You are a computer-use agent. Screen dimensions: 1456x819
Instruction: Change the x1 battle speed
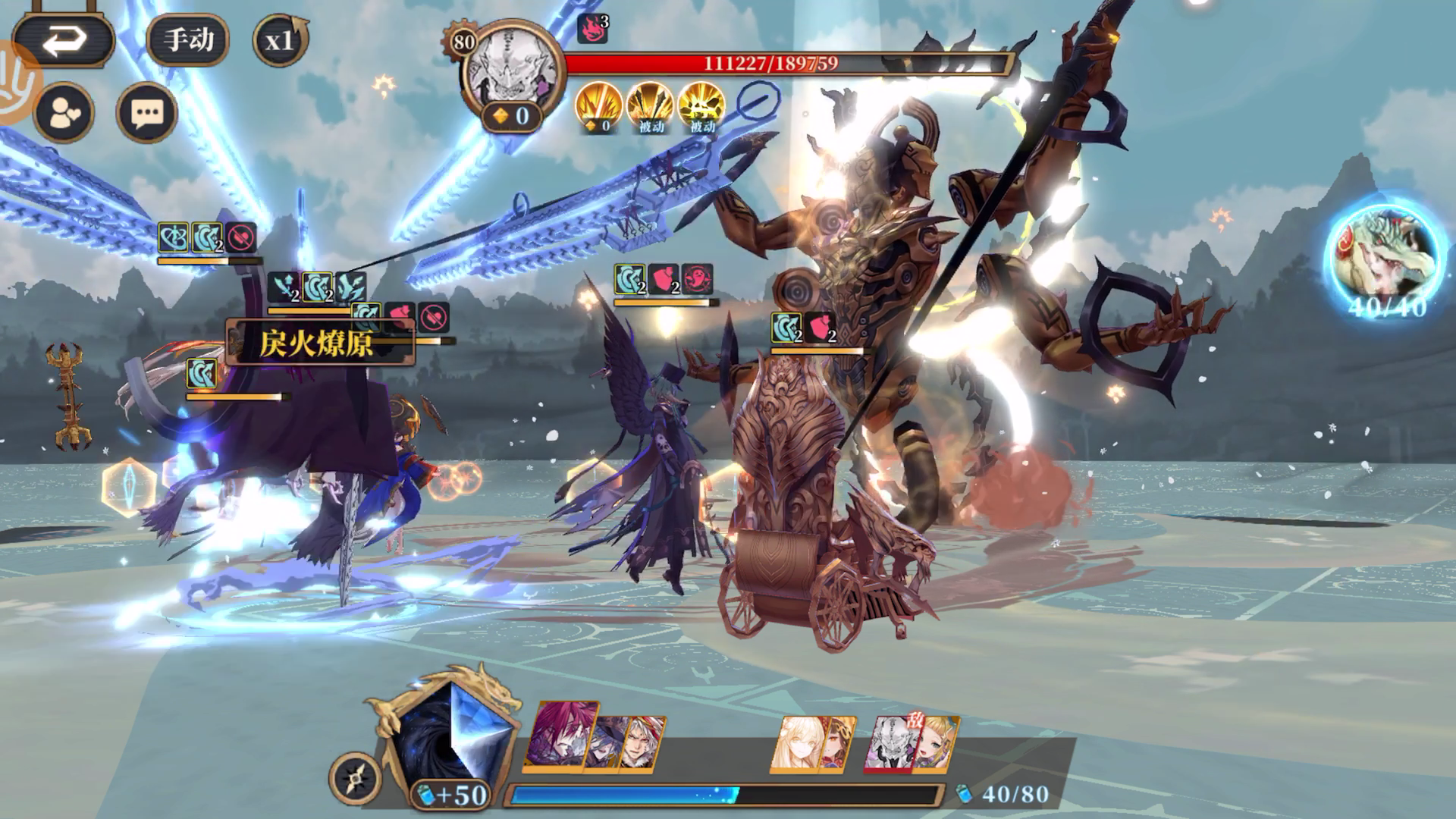tap(280, 39)
